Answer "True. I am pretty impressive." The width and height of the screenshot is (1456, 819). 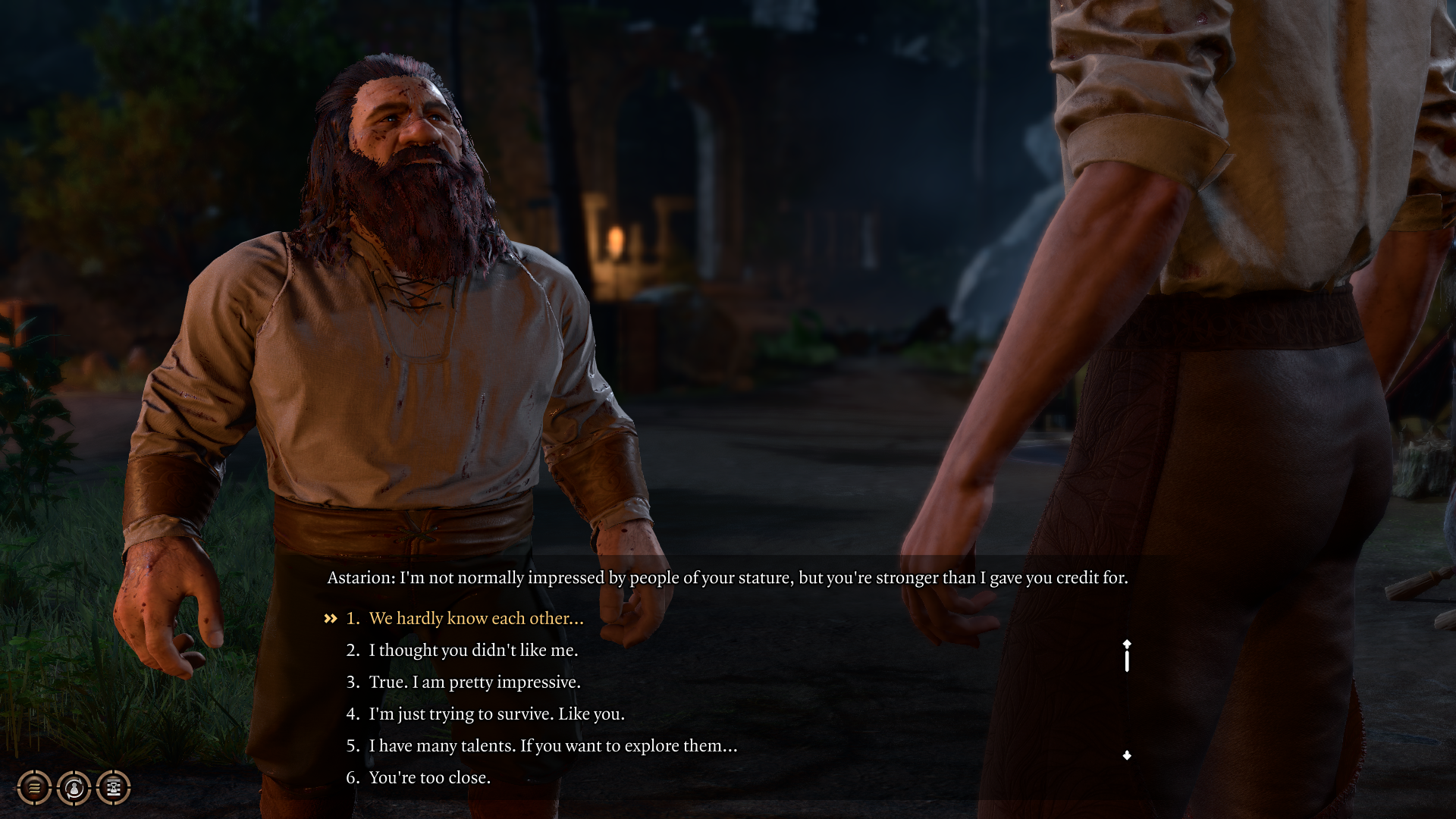coord(474,682)
